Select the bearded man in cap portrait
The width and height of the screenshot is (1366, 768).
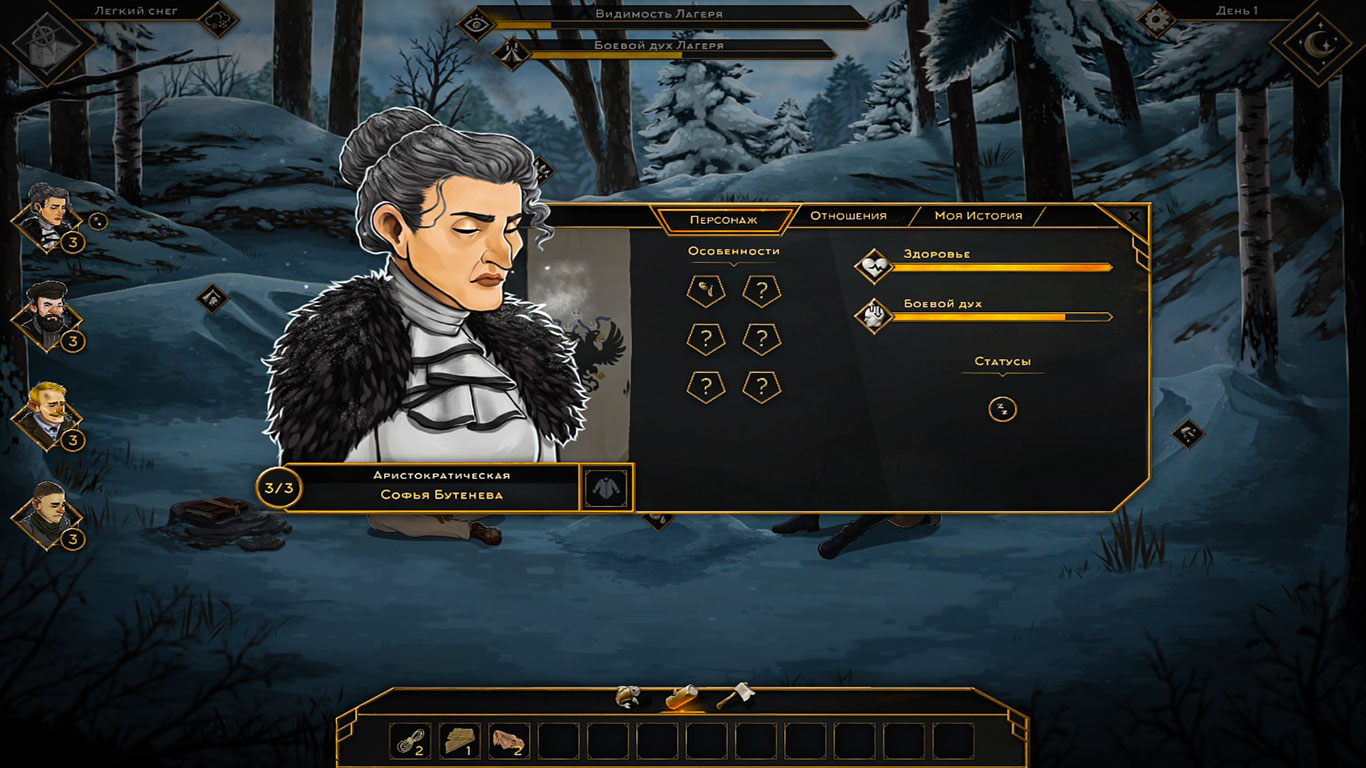[46, 313]
